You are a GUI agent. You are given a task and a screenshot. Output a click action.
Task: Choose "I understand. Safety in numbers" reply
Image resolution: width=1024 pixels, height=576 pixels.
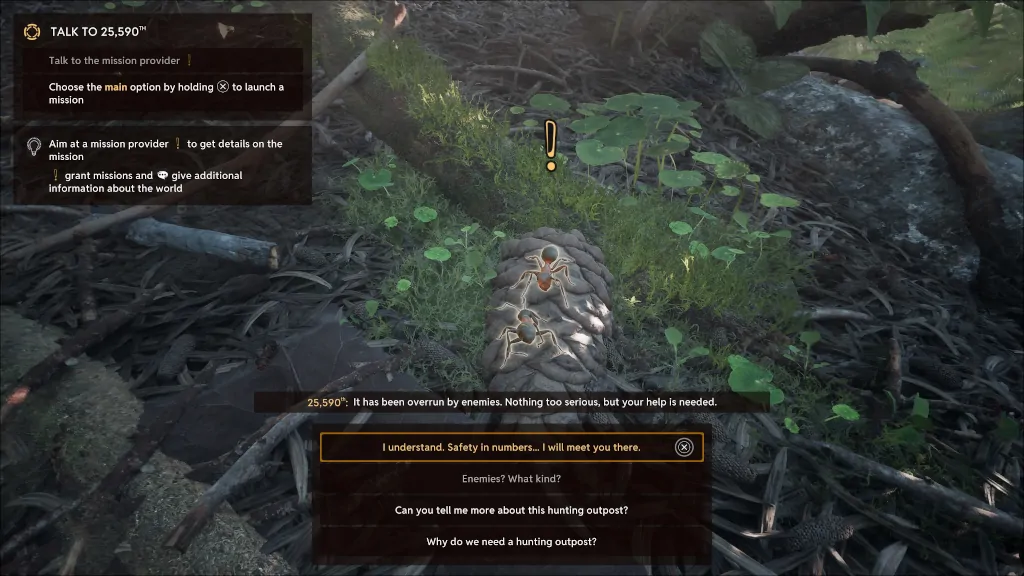pyautogui.click(x=511, y=447)
